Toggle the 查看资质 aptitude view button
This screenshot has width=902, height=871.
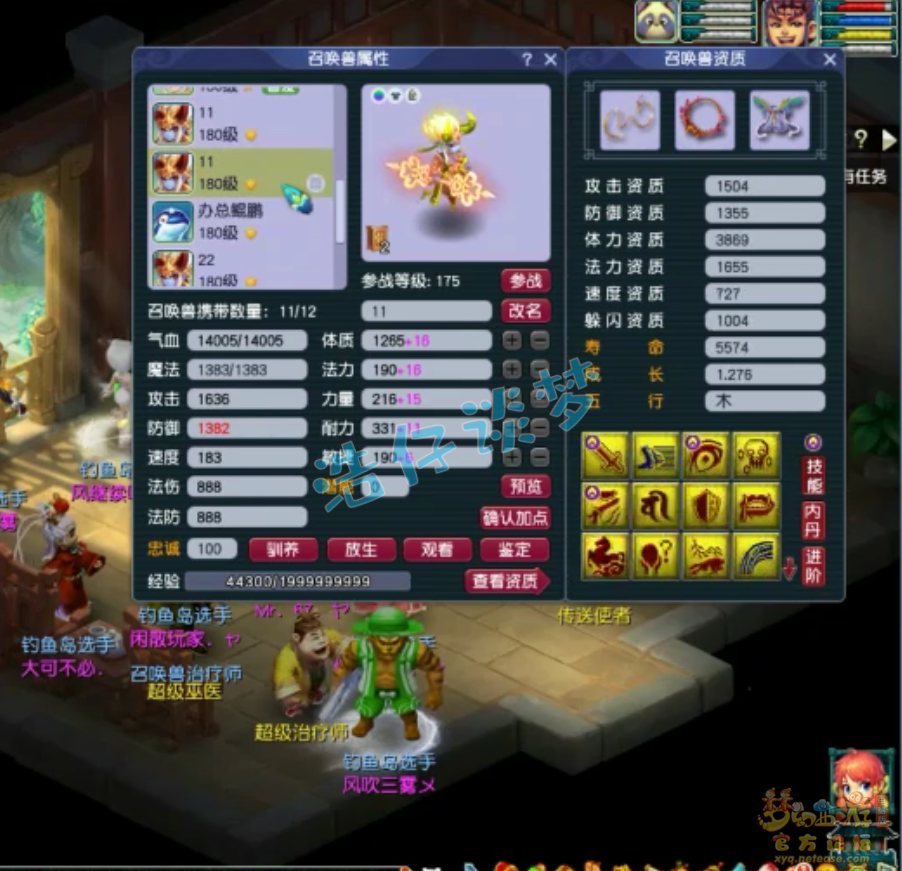point(507,581)
